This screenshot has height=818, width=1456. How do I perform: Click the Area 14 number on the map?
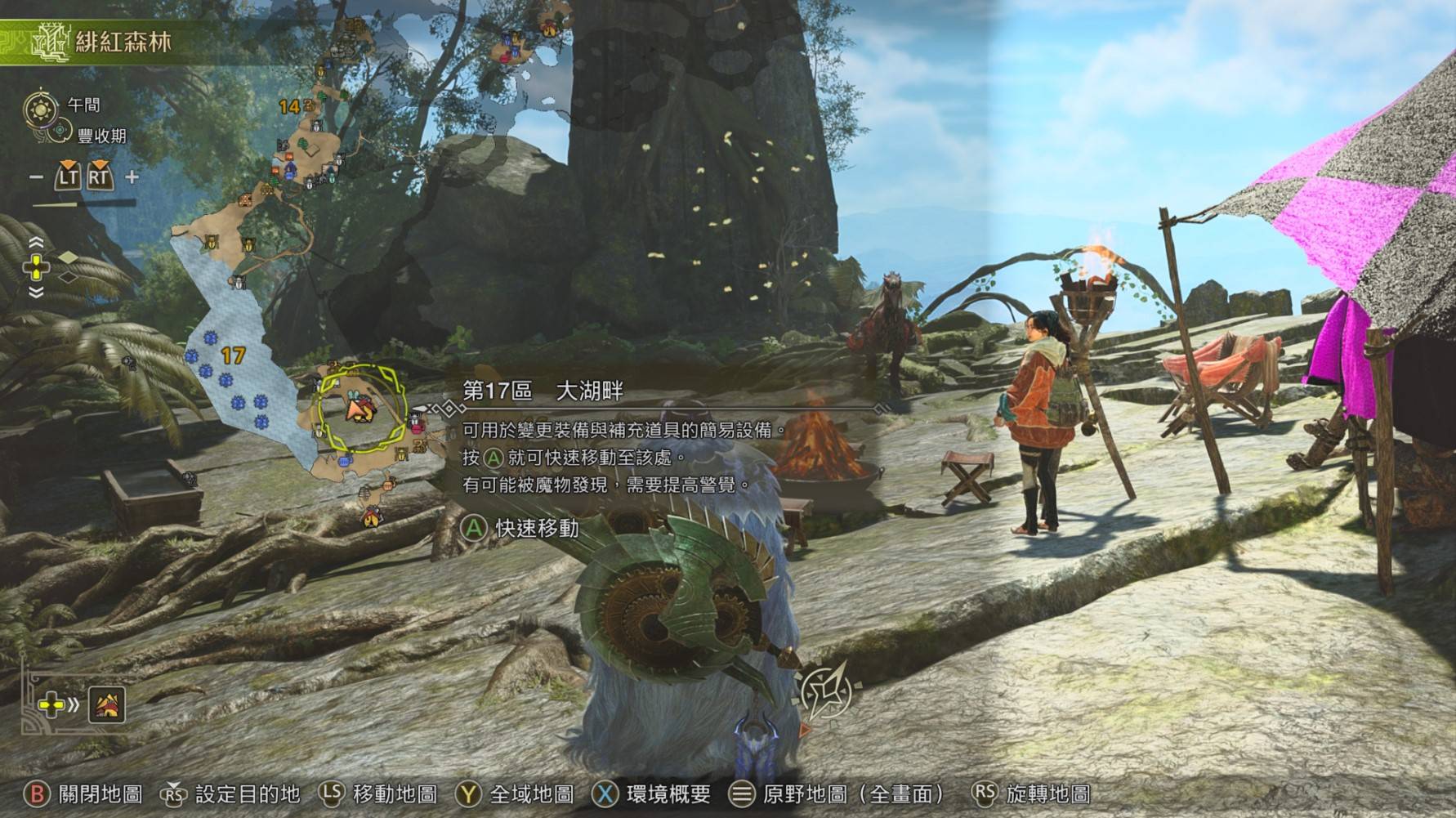tap(289, 107)
